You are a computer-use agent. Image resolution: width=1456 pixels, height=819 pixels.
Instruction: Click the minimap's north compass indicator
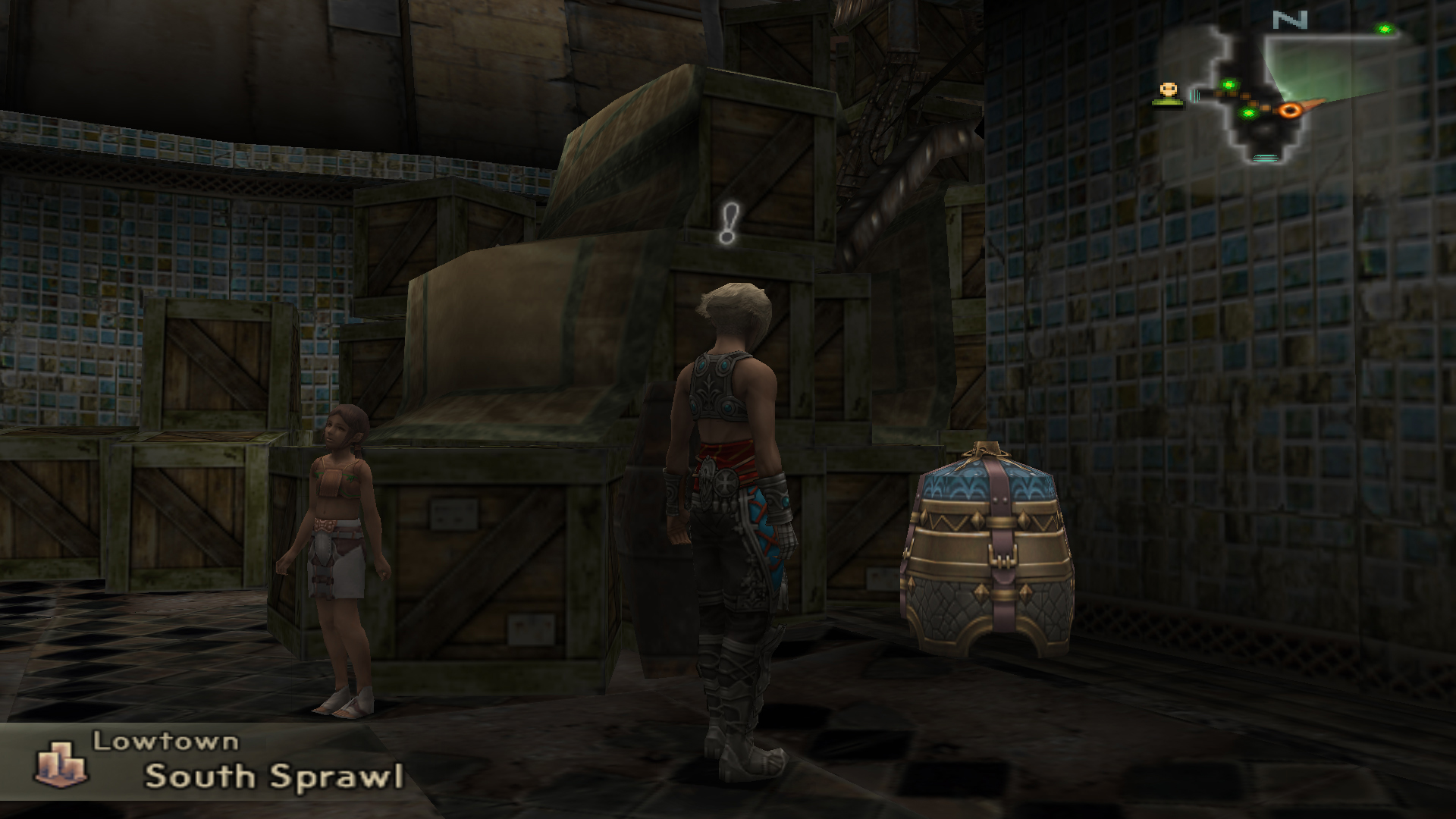tap(1289, 20)
